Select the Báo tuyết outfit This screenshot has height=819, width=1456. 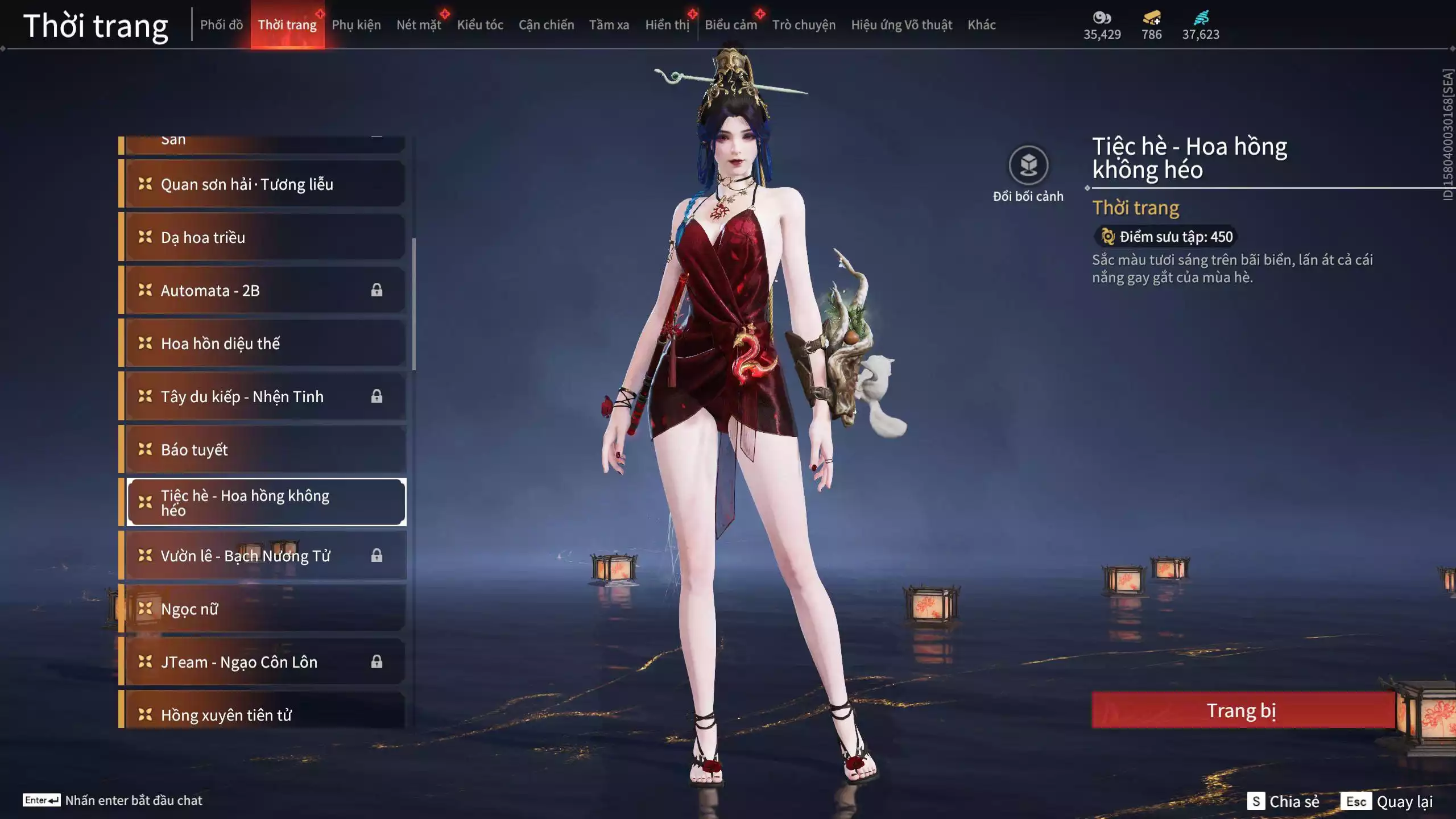(193, 449)
